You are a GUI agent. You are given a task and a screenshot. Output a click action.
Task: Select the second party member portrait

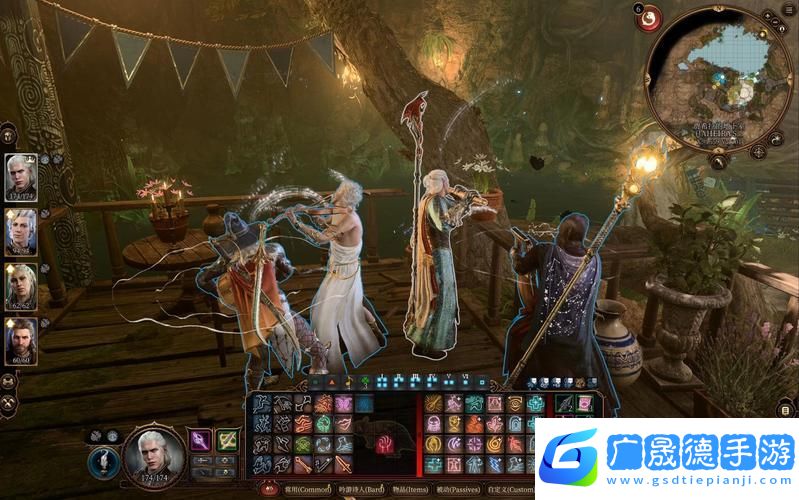tap(22, 231)
